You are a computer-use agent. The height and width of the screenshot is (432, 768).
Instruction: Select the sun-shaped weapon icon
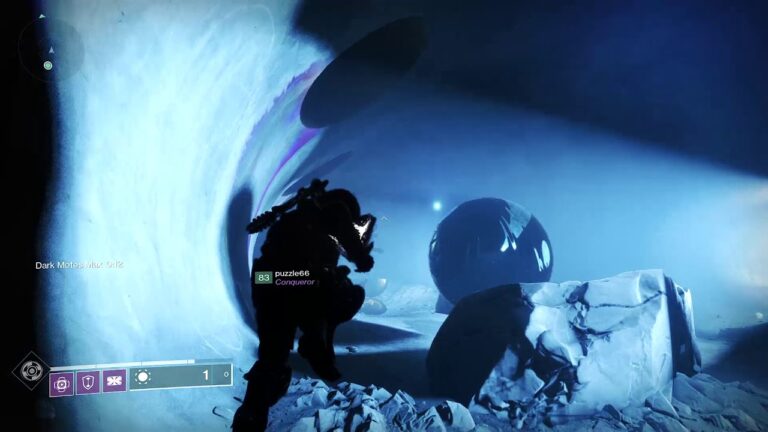point(142,378)
